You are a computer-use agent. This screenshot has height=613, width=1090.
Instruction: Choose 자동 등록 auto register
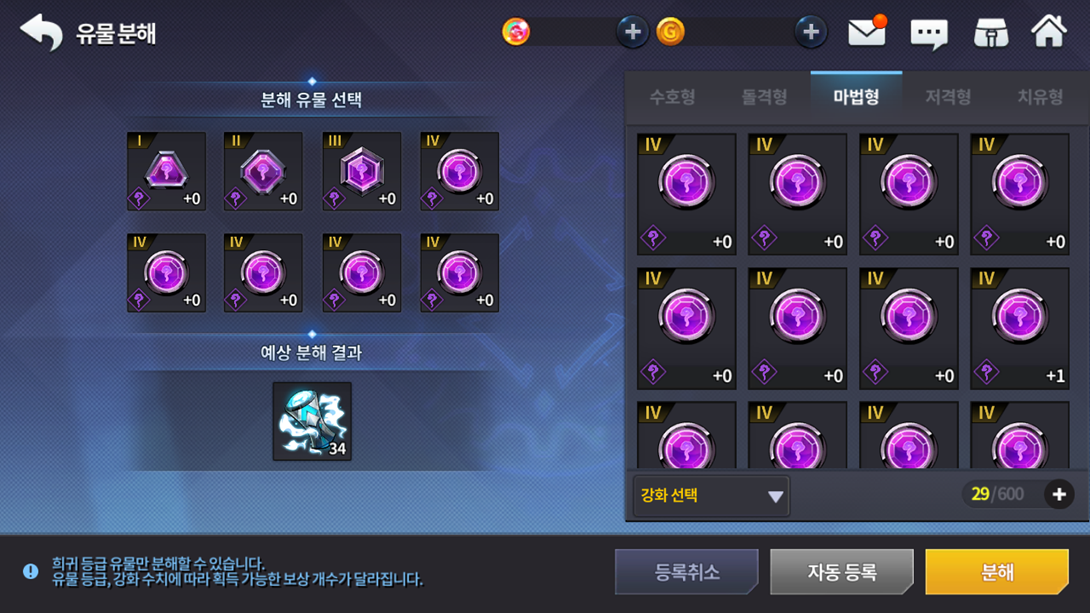[841, 572]
